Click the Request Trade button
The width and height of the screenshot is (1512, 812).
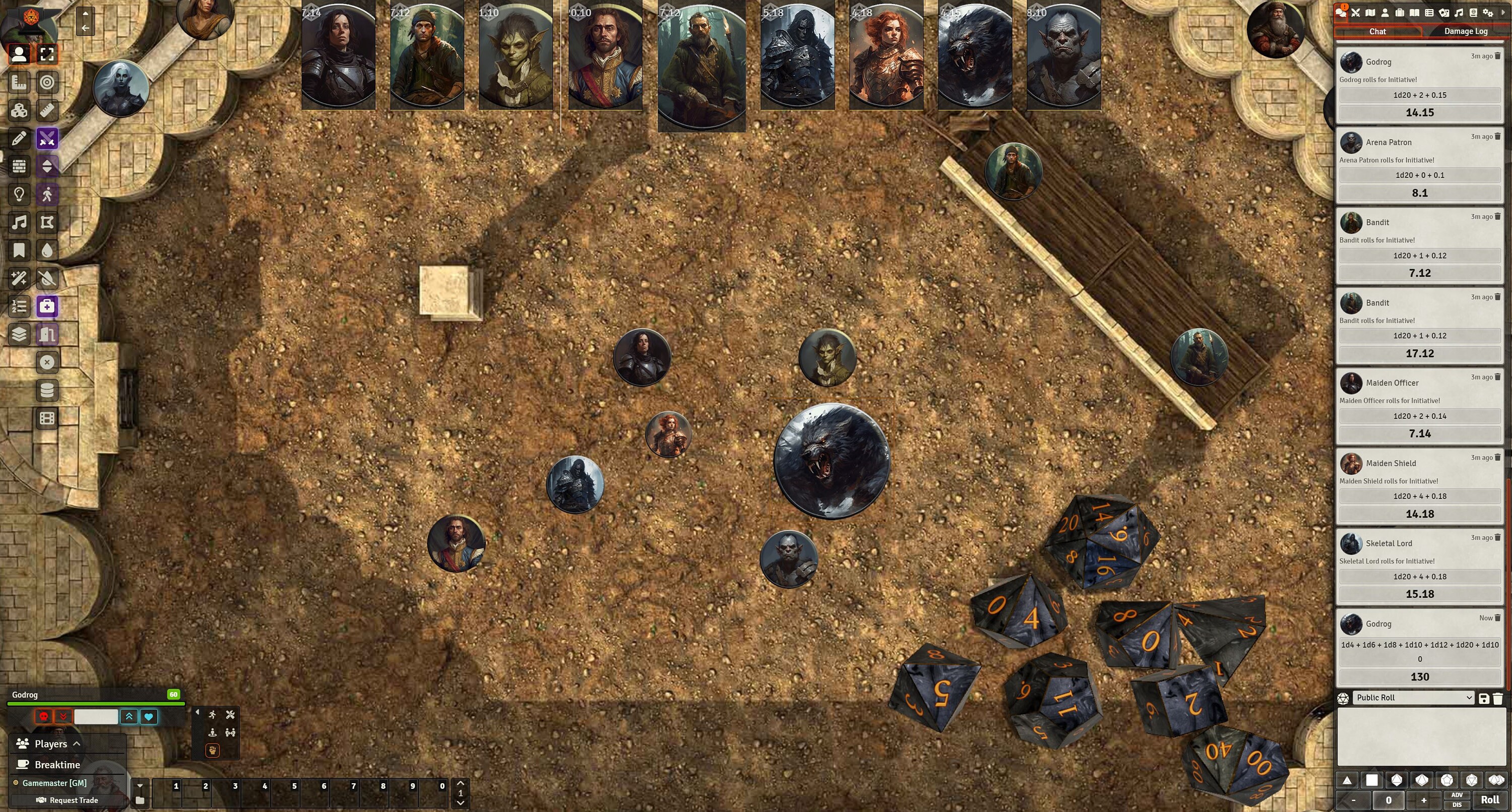coord(68,800)
